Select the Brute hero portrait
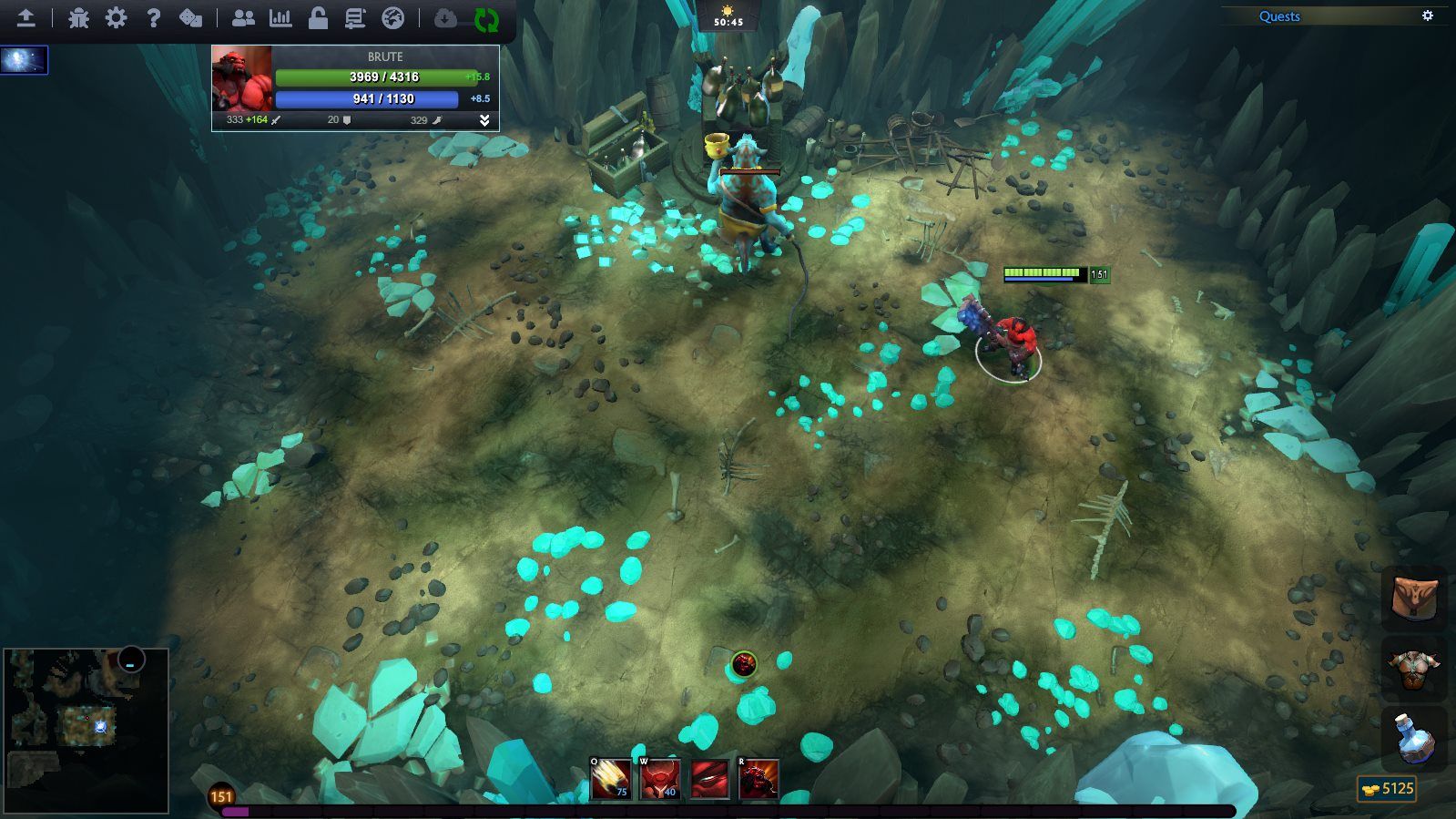 pyautogui.click(x=241, y=78)
